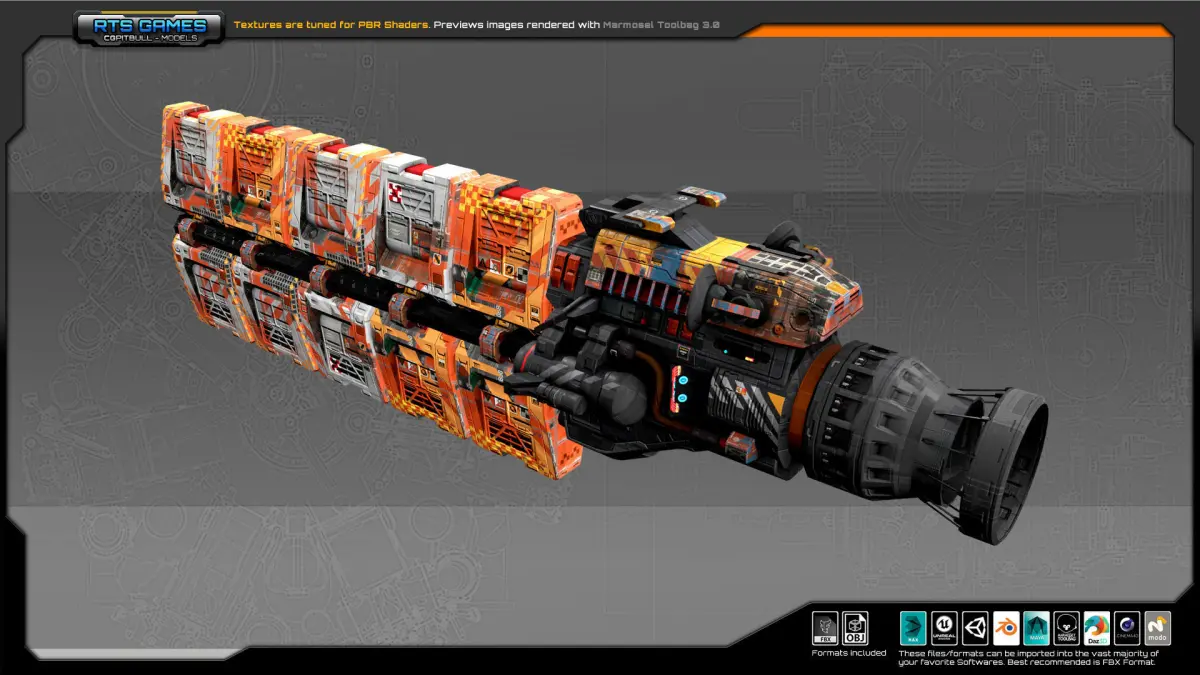The height and width of the screenshot is (675, 1200).
Task: Choose the Daz 3D icon
Action: coord(1097,628)
